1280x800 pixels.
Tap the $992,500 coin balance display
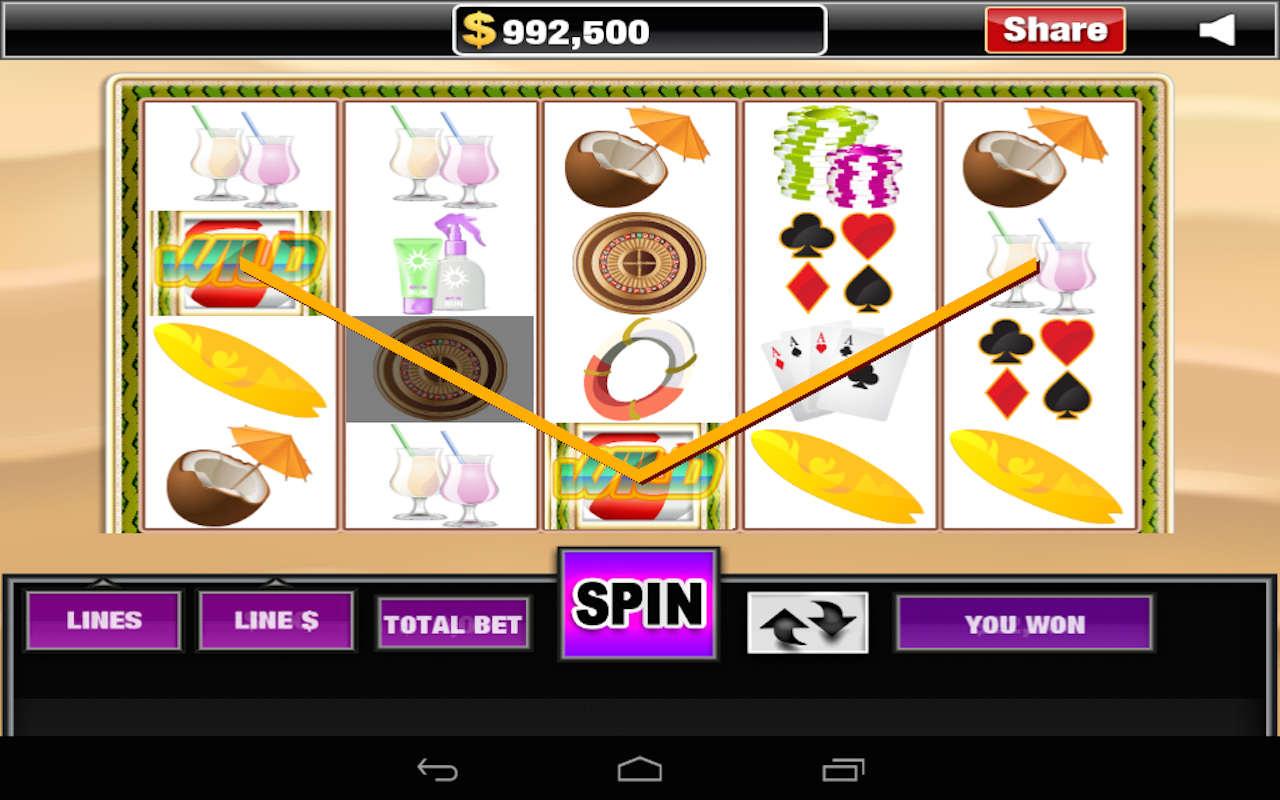(637, 29)
